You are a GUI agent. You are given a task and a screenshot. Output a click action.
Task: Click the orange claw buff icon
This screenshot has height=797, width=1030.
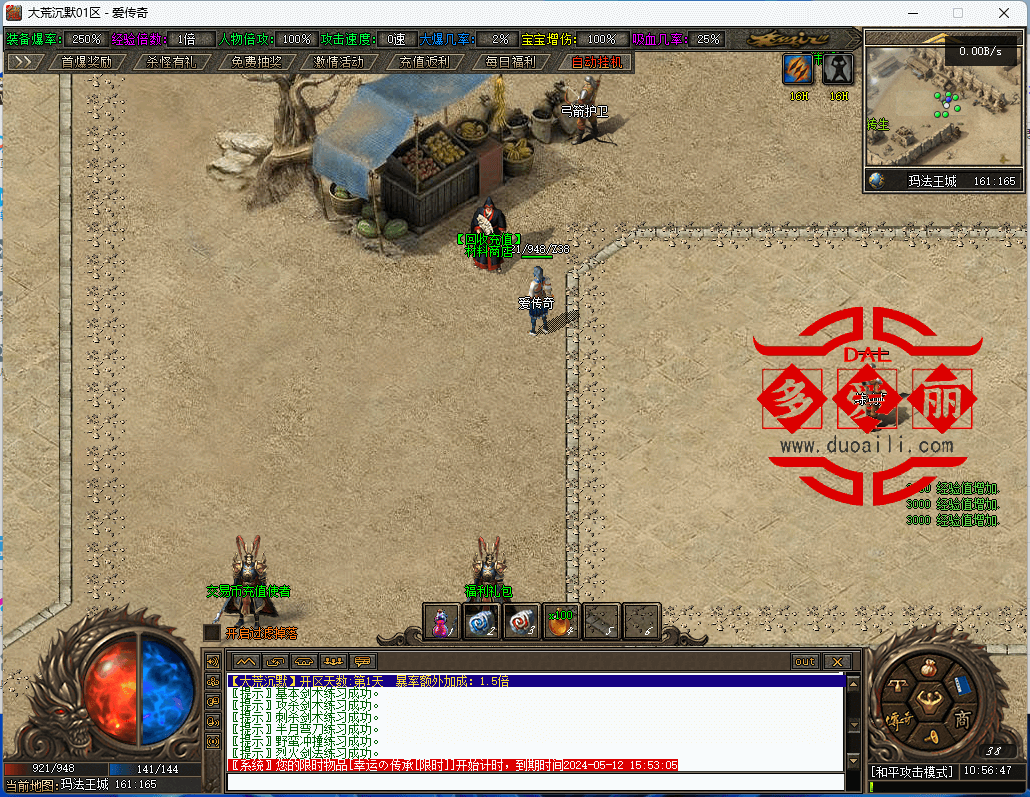pyautogui.click(x=798, y=68)
